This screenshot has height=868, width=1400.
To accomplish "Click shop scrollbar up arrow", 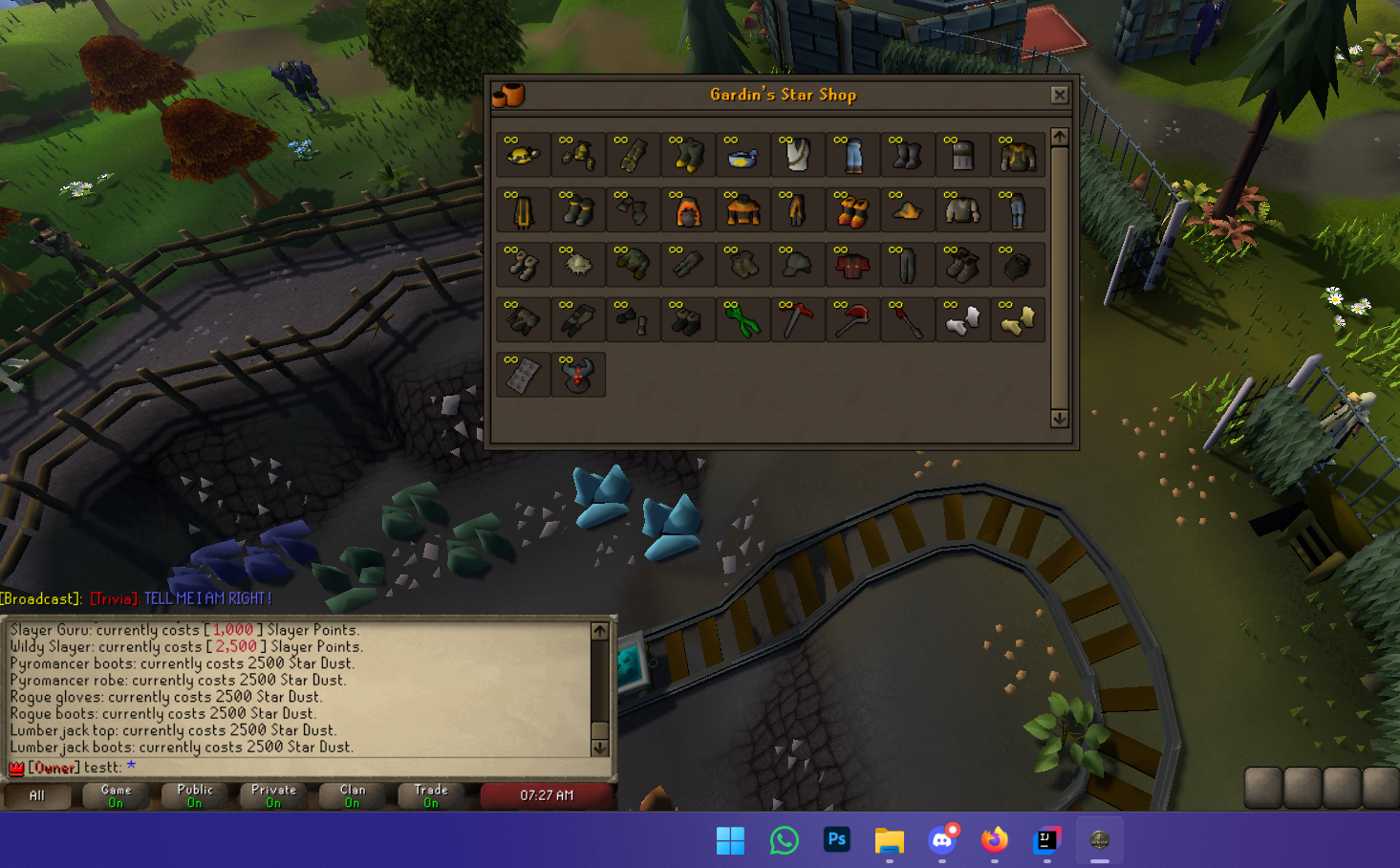I will point(1059,137).
